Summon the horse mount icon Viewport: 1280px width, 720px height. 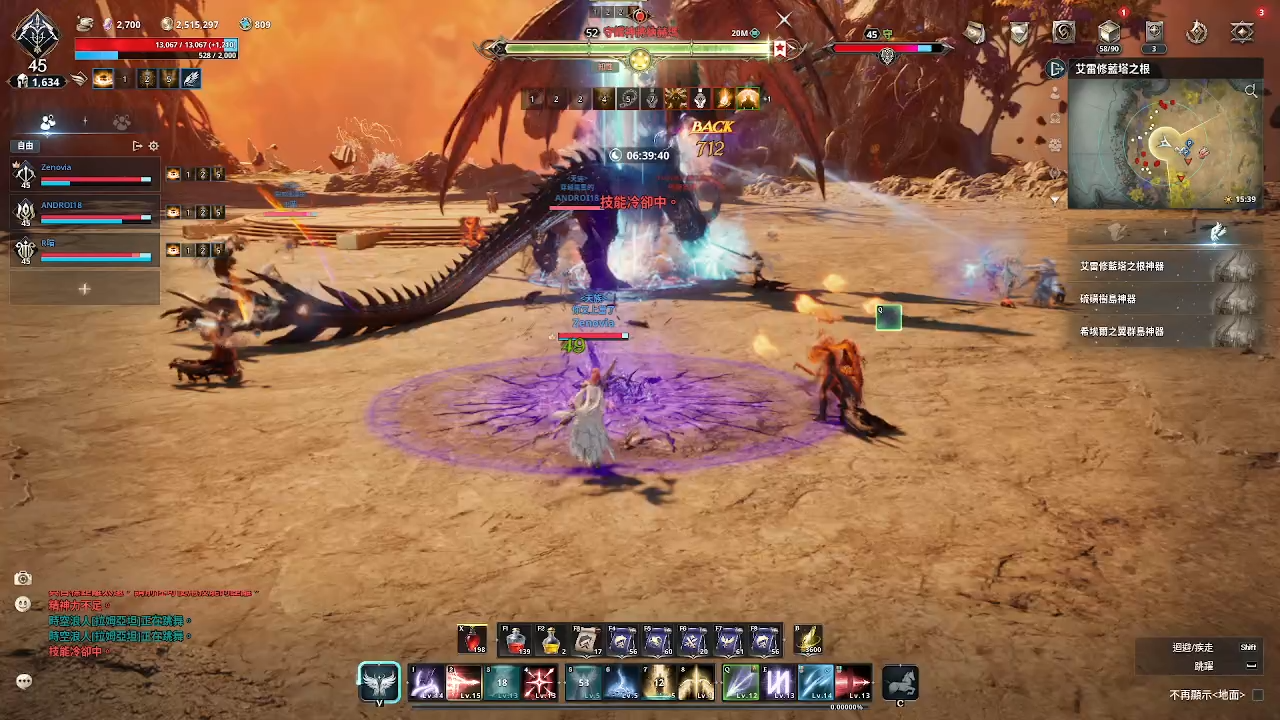point(900,683)
